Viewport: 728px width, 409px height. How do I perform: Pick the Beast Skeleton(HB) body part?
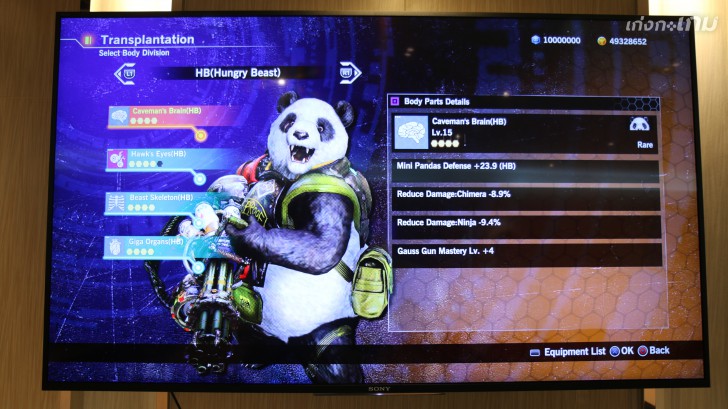[158, 202]
